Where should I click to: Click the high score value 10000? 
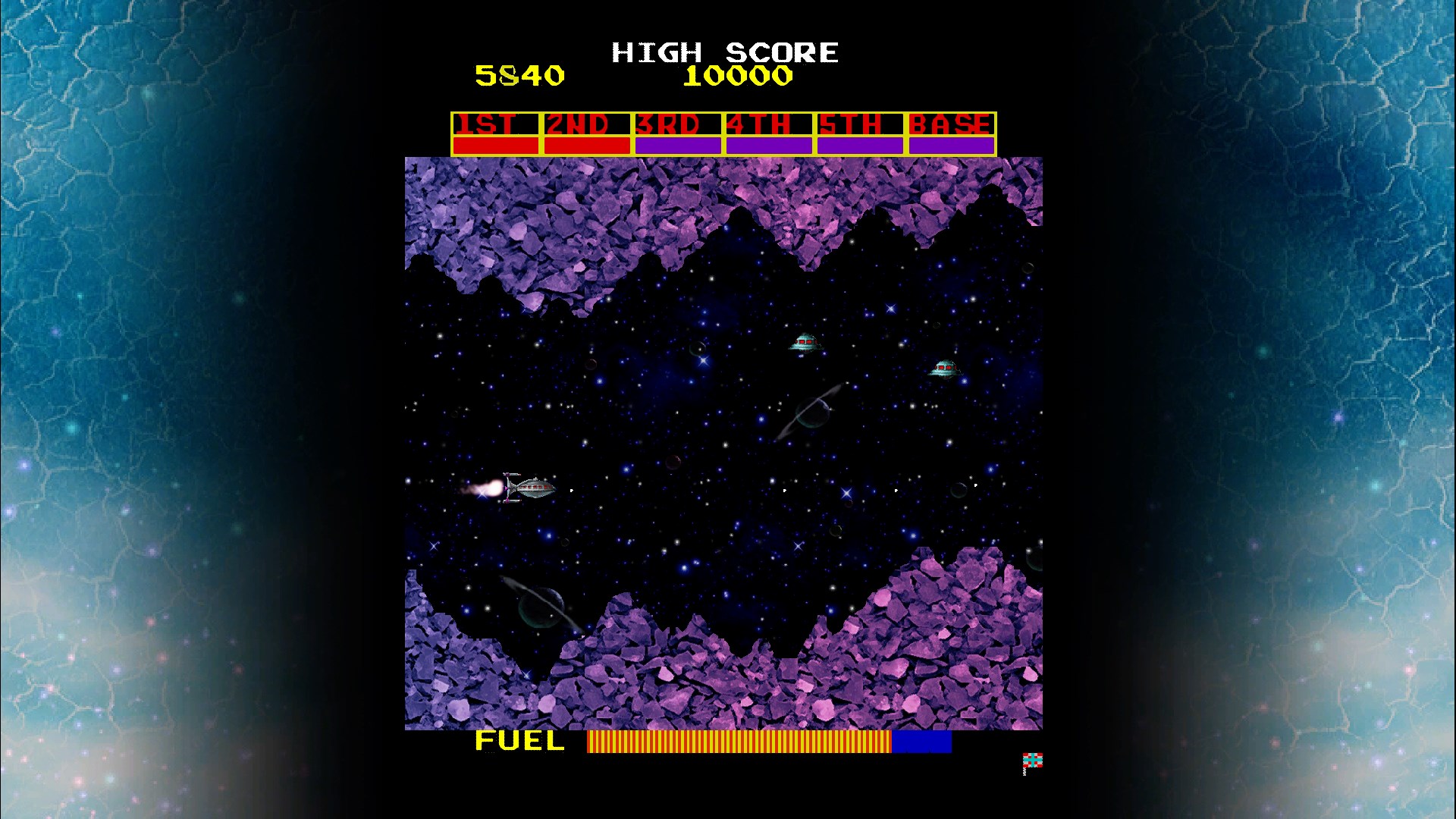click(736, 75)
